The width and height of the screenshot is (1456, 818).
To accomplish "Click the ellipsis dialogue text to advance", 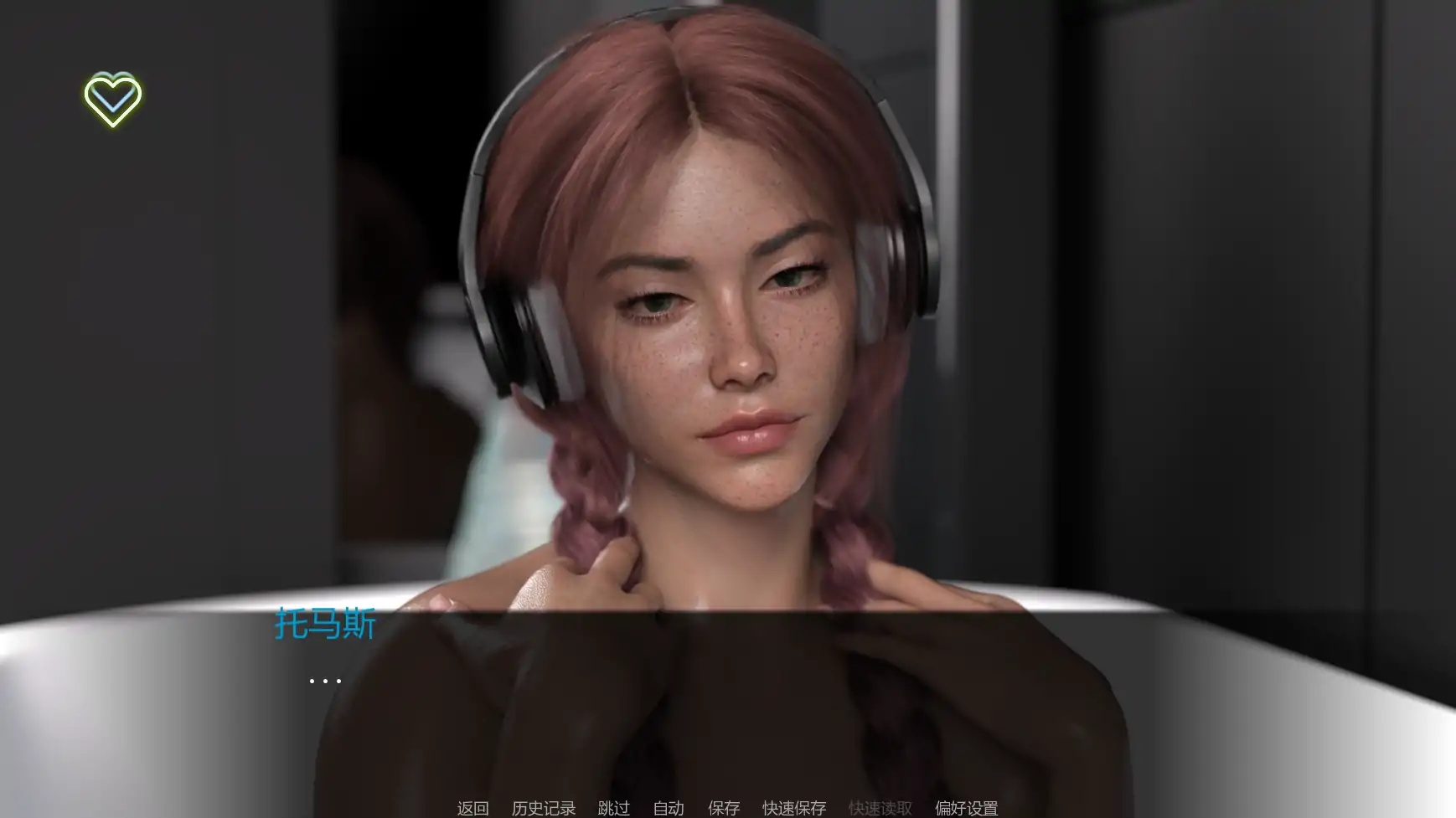I will coord(325,680).
